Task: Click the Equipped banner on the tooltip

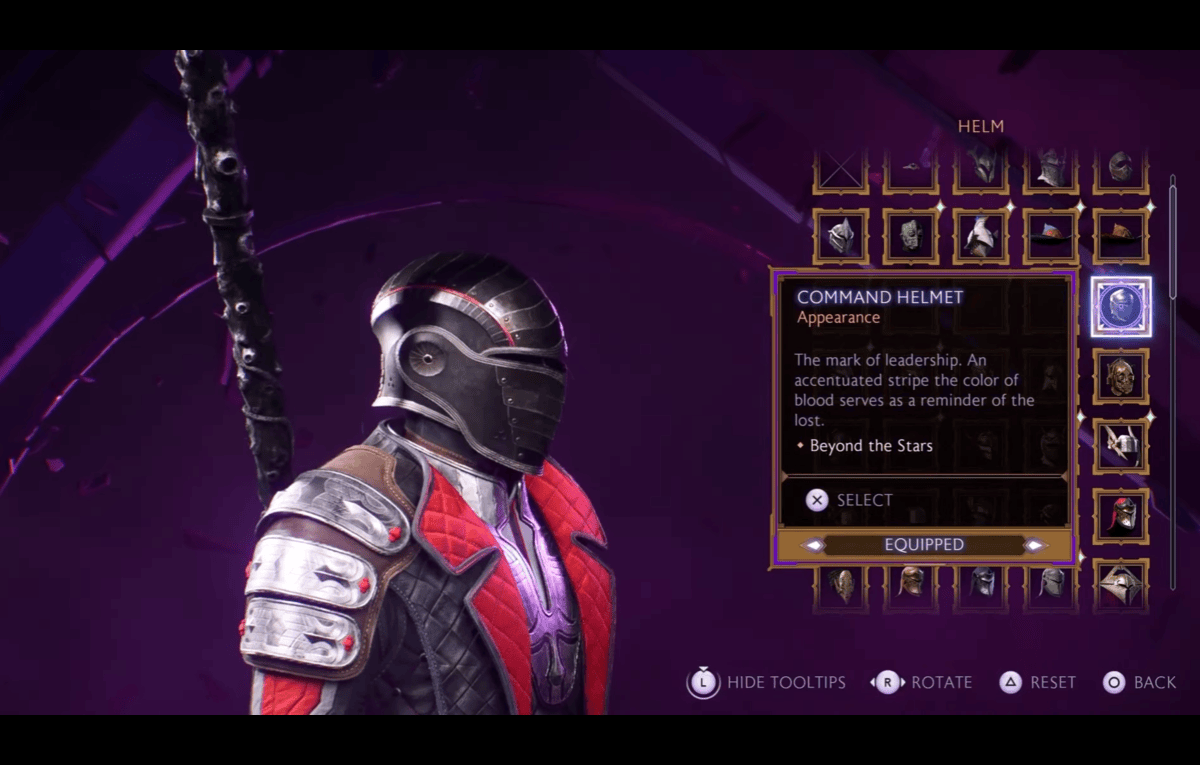Action: click(x=923, y=545)
